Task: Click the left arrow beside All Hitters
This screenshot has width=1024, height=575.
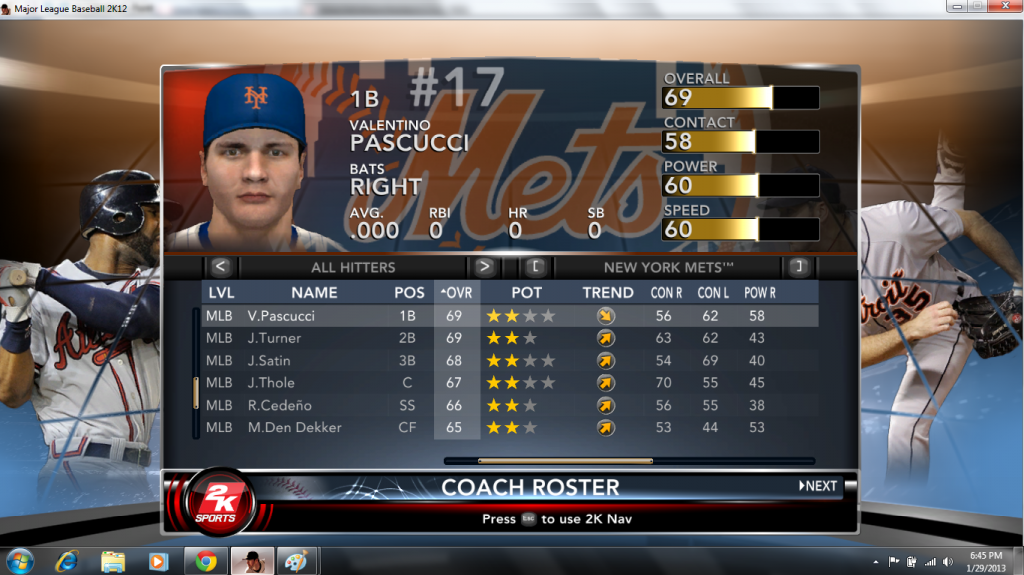Action: [x=221, y=267]
